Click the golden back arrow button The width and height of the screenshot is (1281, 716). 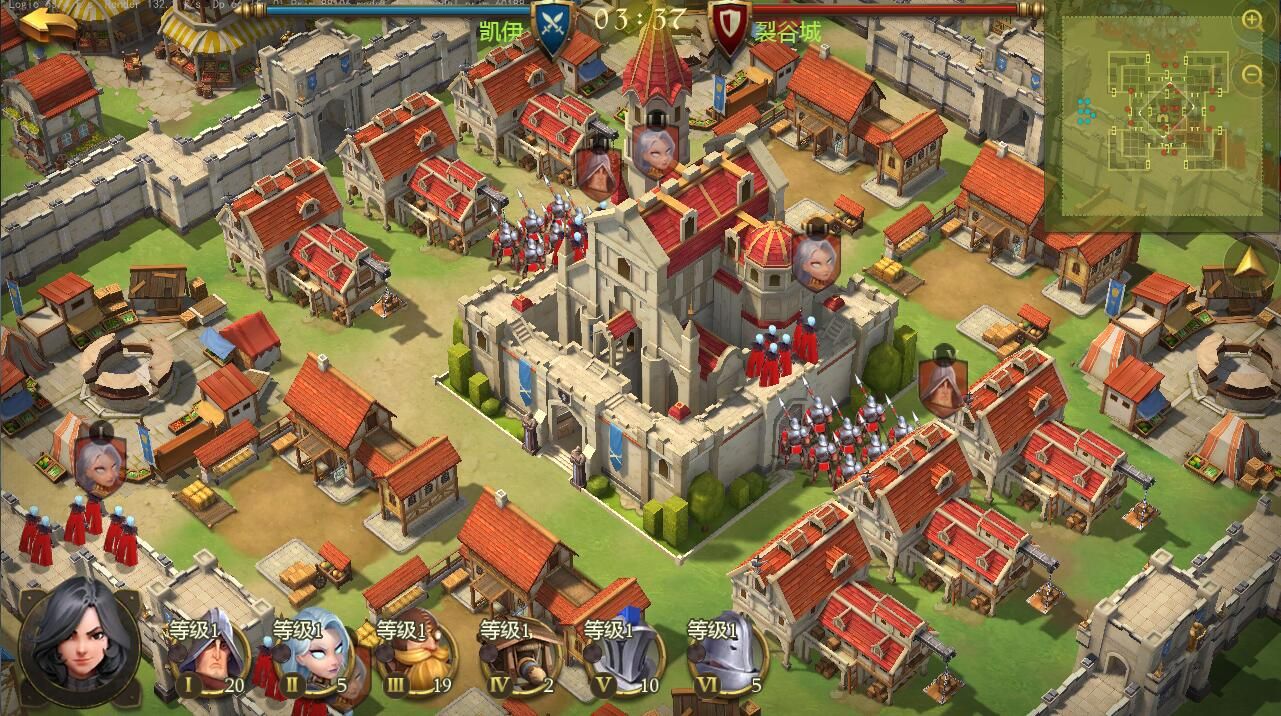coord(47,22)
